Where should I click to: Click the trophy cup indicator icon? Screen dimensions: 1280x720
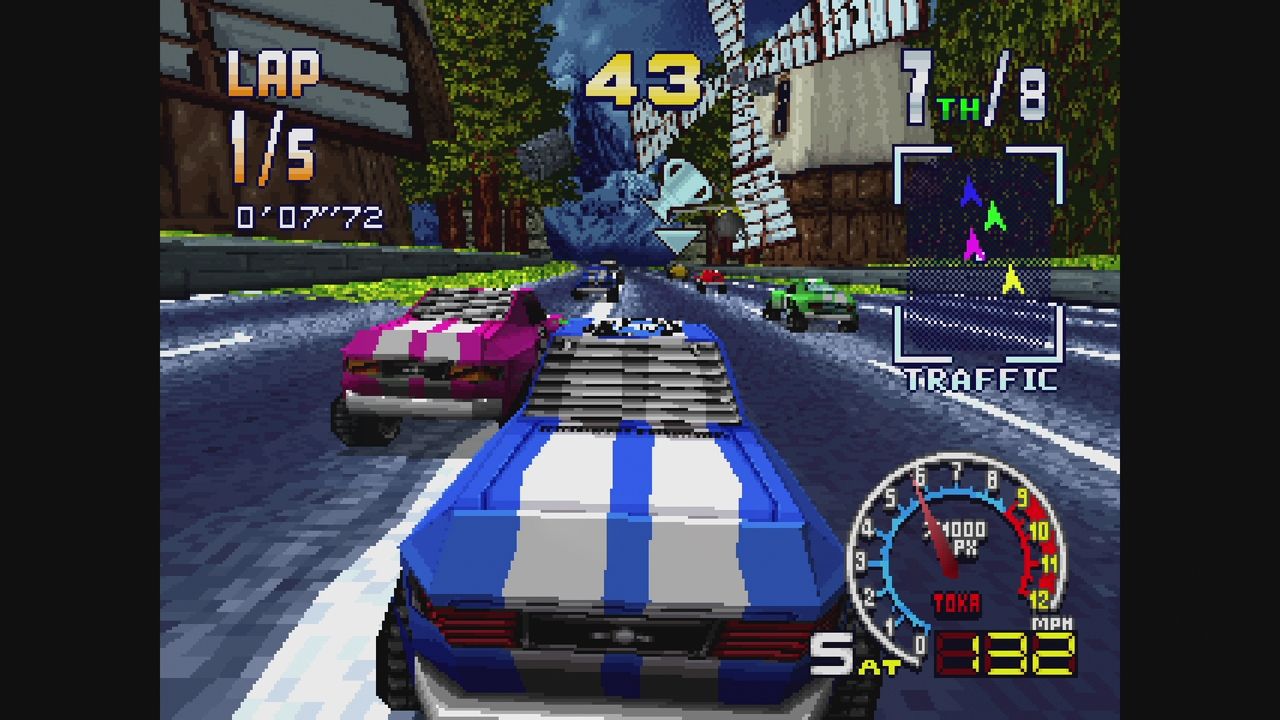point(678,189)
